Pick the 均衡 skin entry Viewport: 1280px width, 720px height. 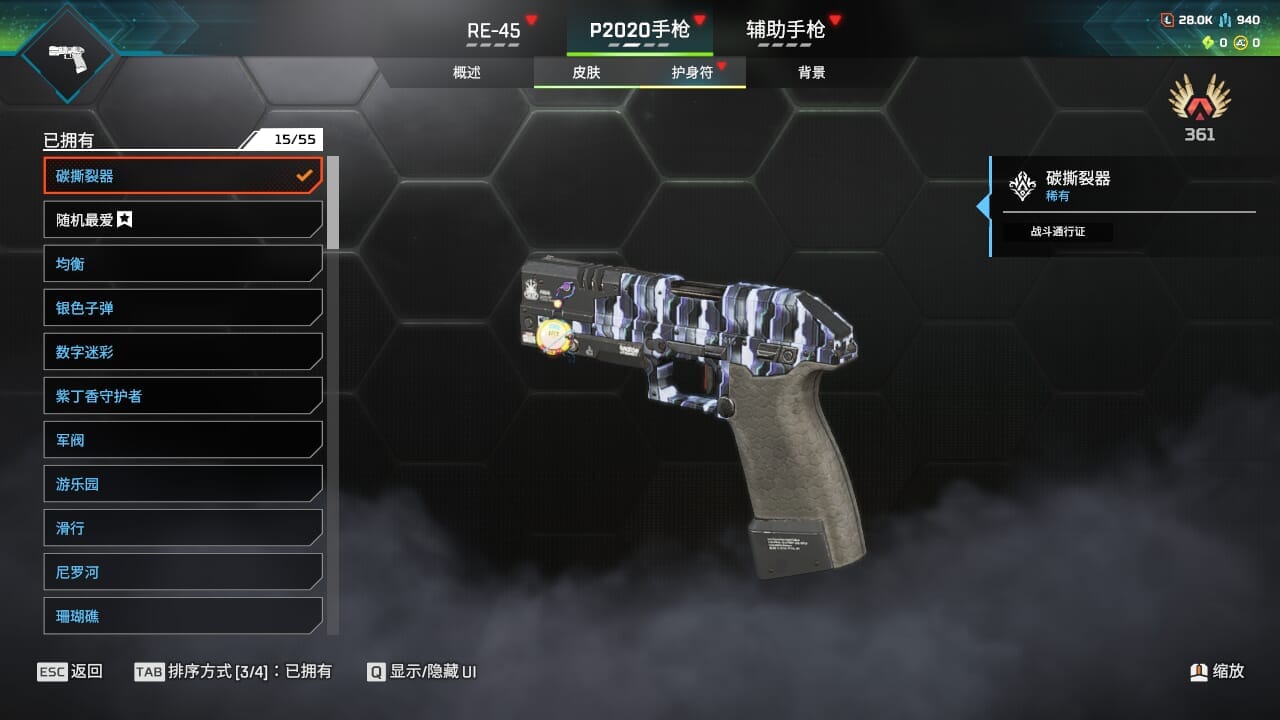[x=183, y=264]
